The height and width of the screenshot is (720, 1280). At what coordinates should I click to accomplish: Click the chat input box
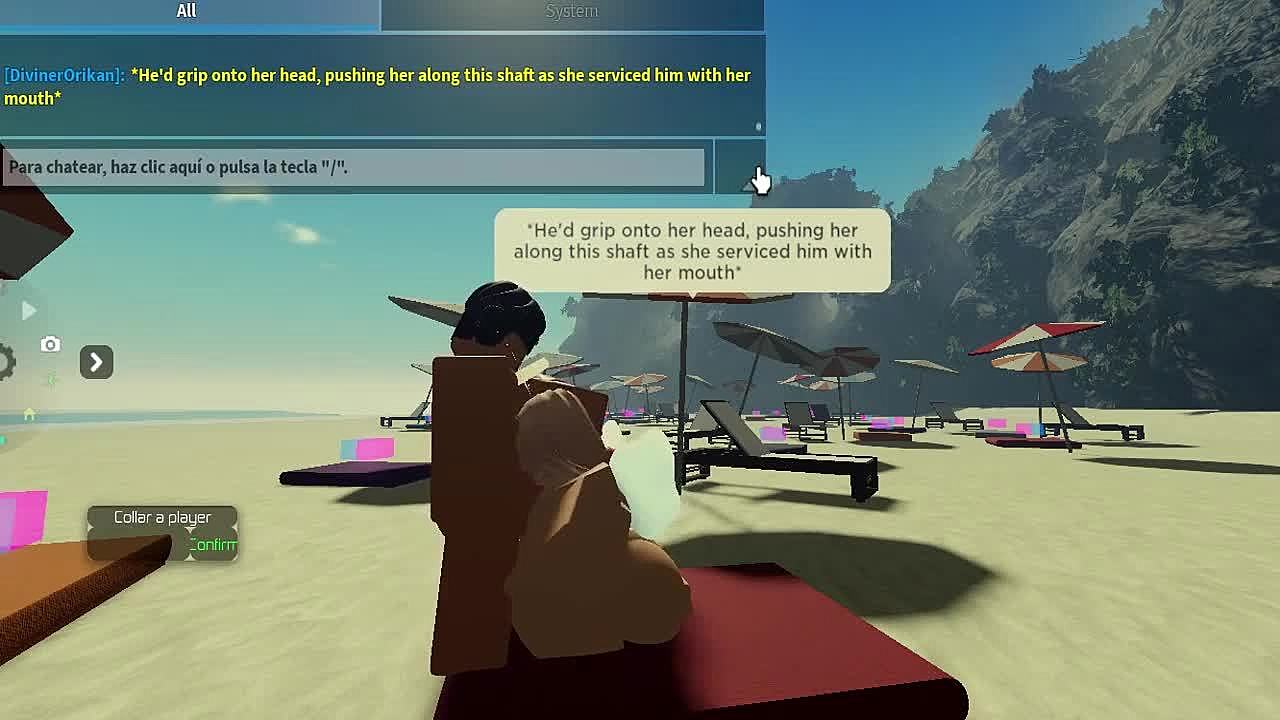click(354, 167)
